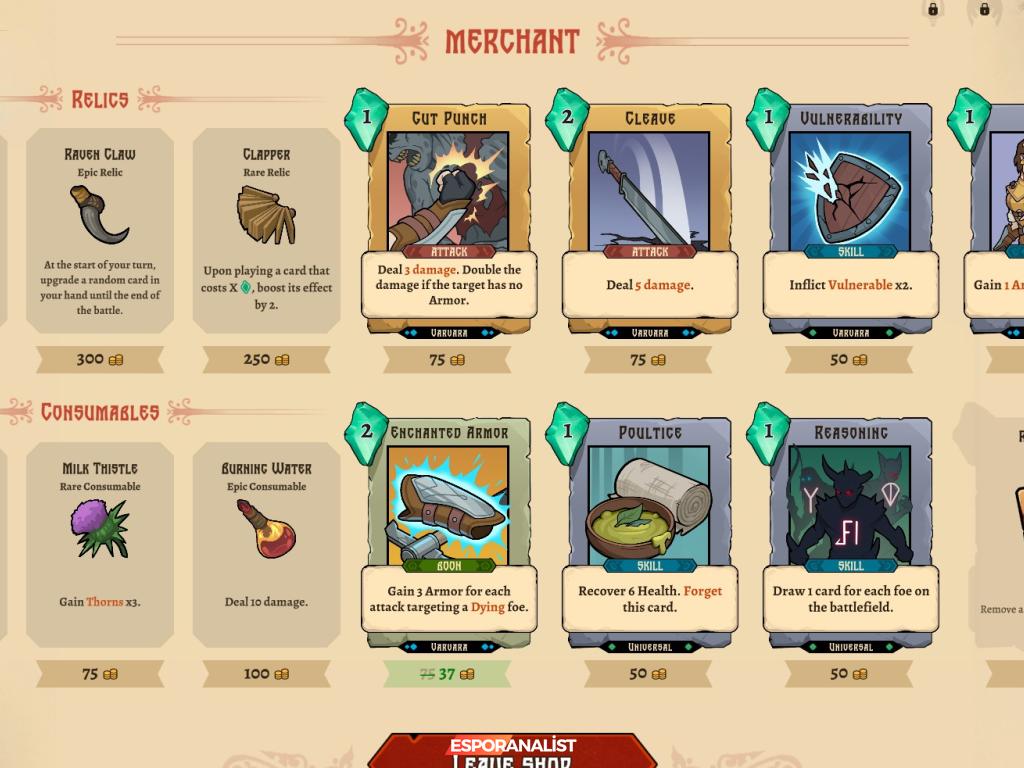Pick the Reasoning skill card
Screen dimensions: 1024x768
pyautogui.click(x=850, y=535)
